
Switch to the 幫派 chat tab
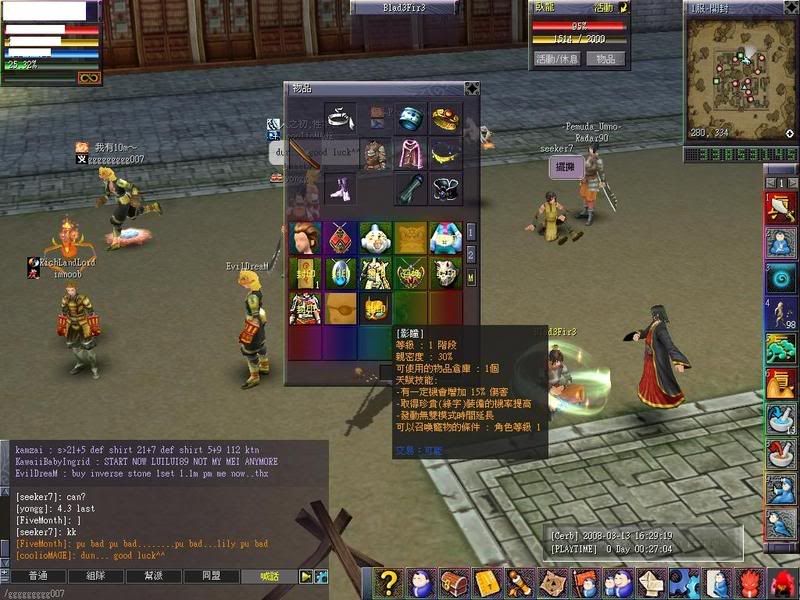(153, 576)
